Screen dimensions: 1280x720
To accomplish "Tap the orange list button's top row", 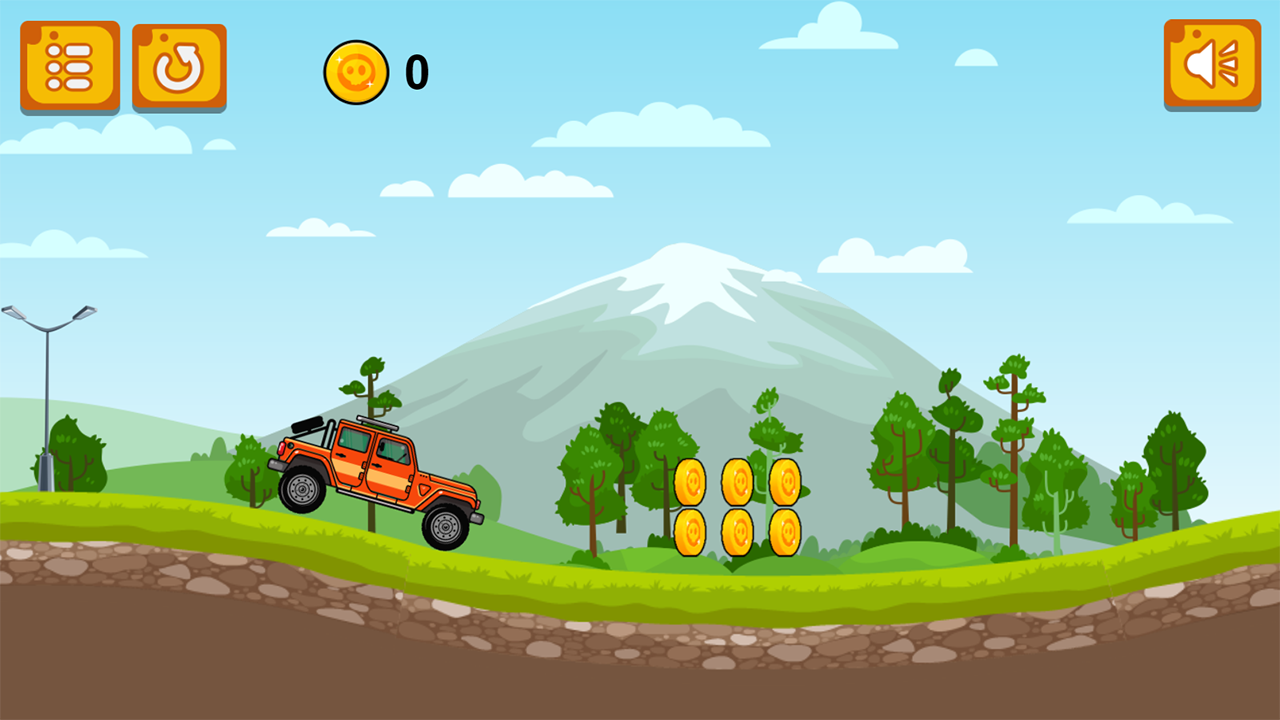I will click(x=69, y=50).
